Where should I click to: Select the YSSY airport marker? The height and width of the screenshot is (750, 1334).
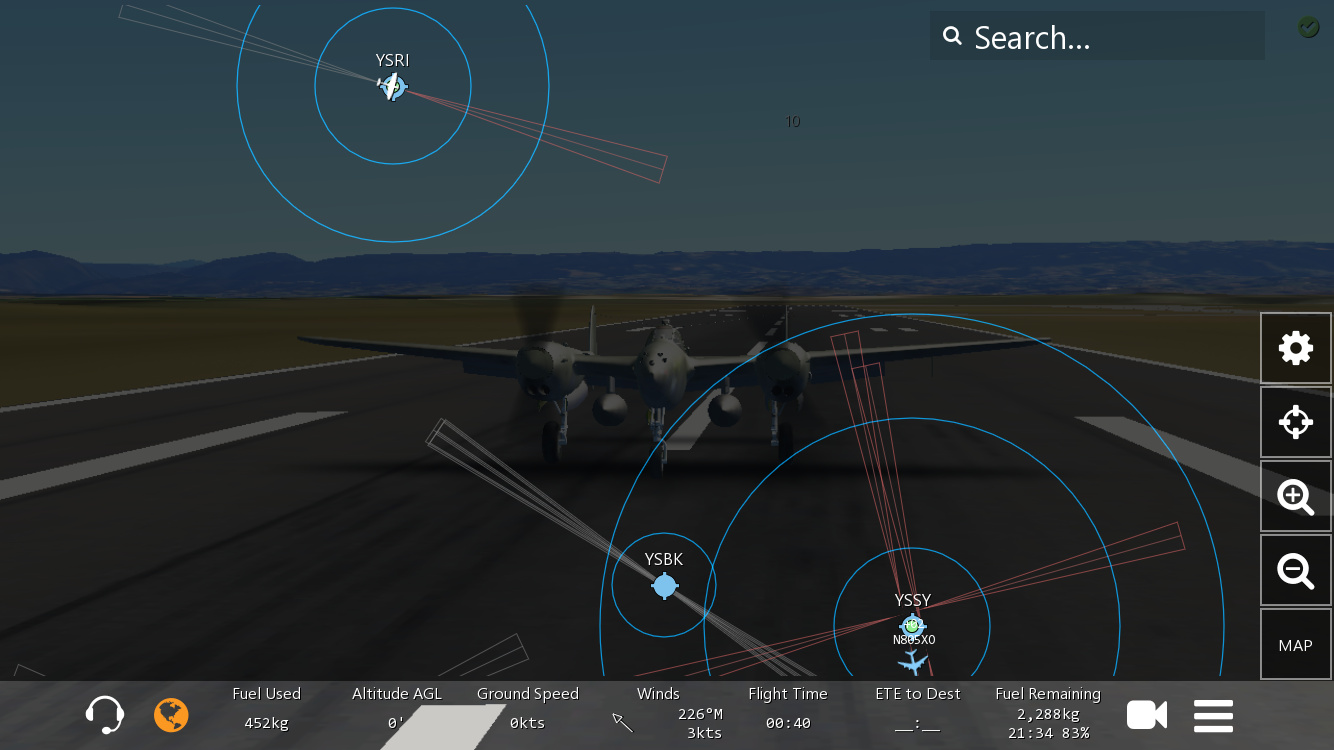pos(911,626)
